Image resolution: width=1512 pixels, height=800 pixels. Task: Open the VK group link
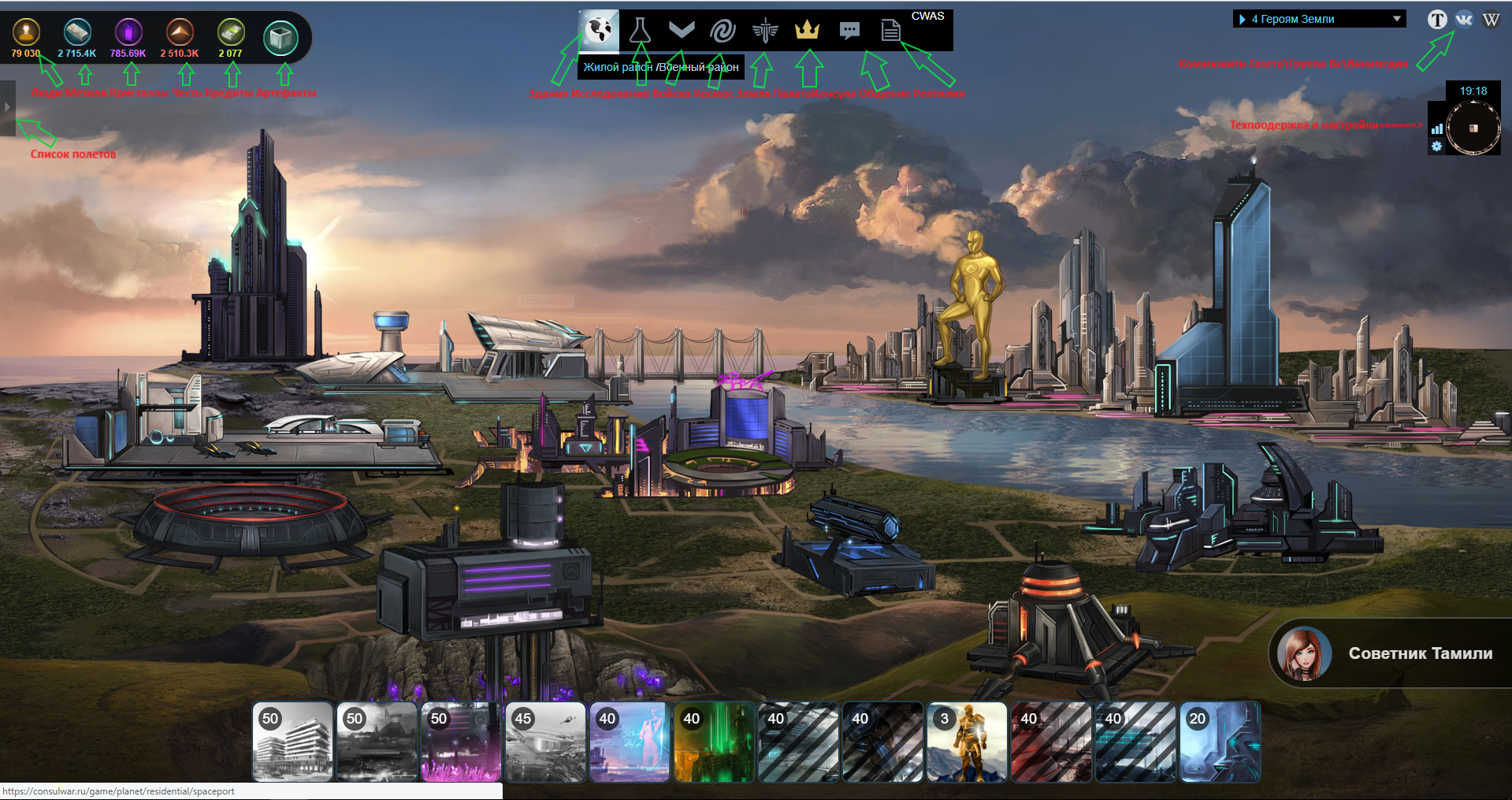tap(1464, 20)
